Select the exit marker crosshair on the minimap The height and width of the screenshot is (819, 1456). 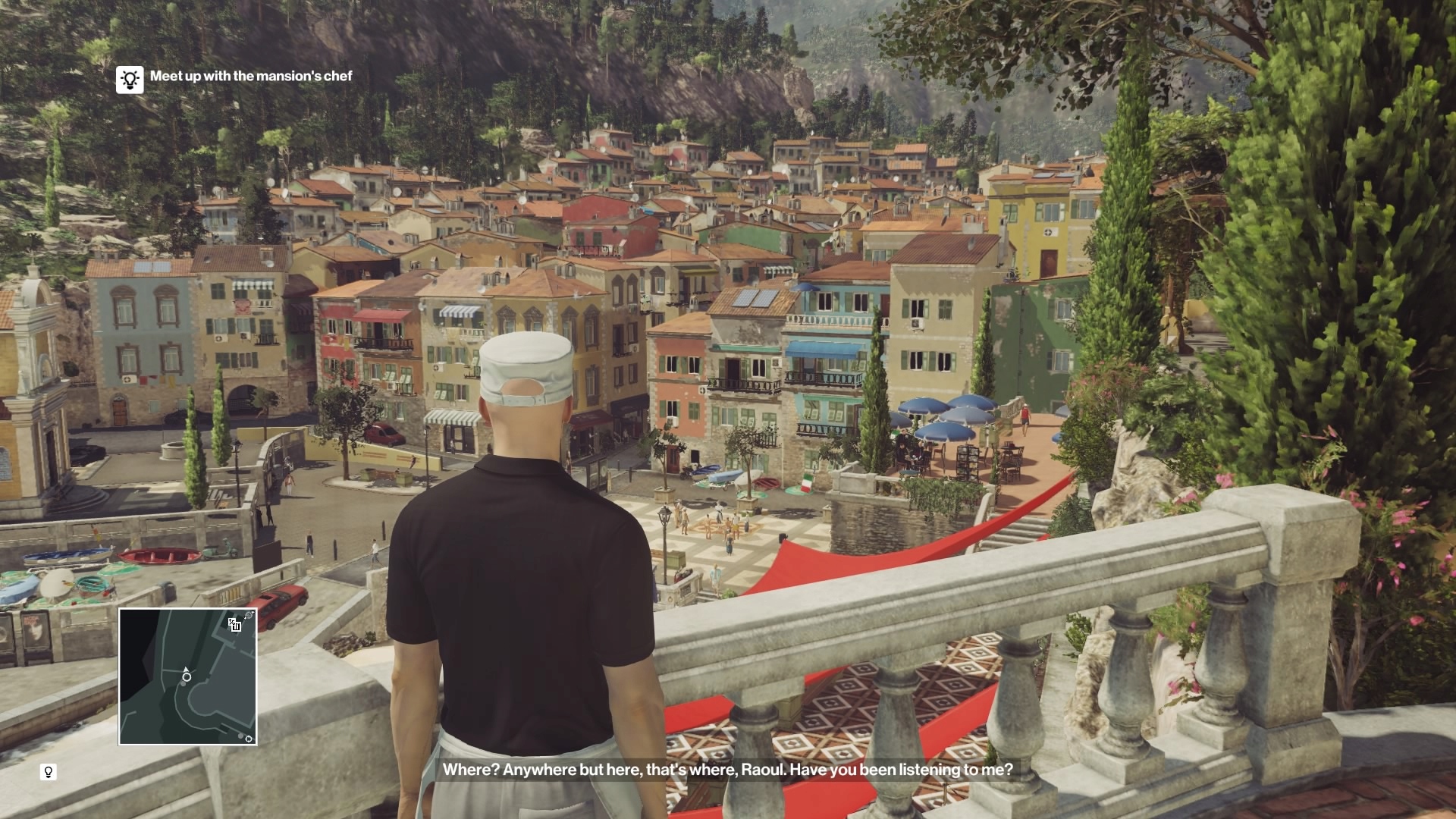(249, 739)
